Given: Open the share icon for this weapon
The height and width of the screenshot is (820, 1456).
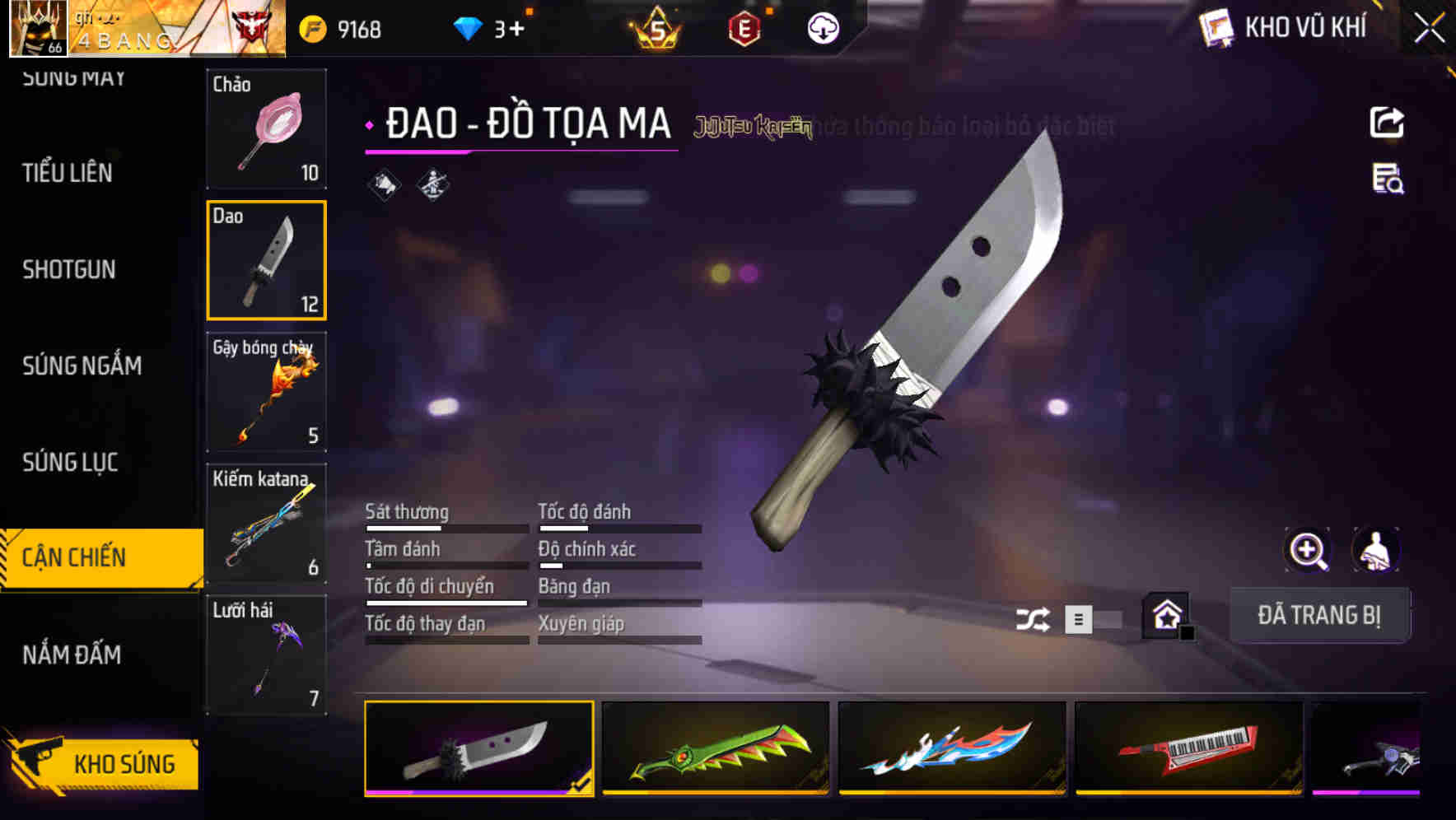Looking at the screenshot, I should click(1388, 121).
